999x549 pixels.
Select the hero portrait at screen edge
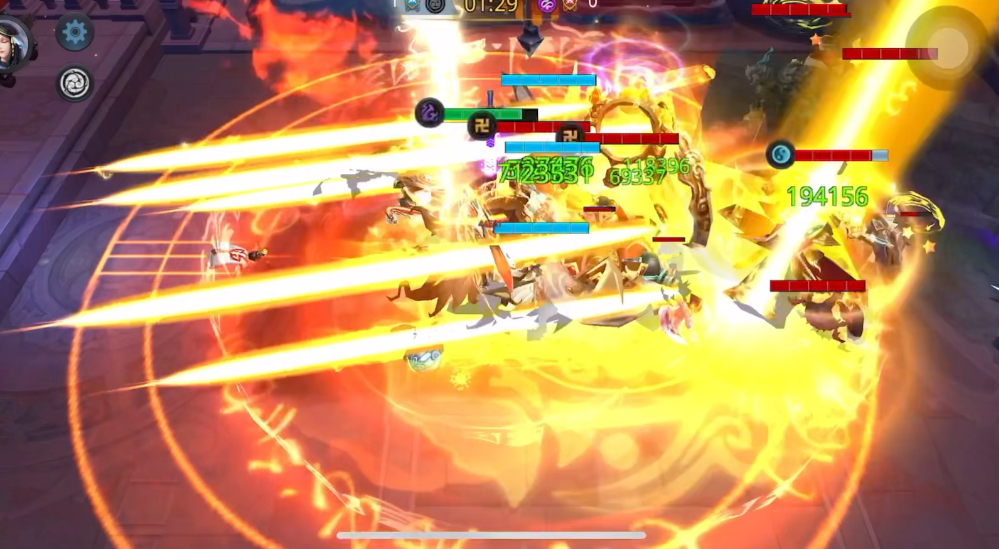[x=14, y=43]
